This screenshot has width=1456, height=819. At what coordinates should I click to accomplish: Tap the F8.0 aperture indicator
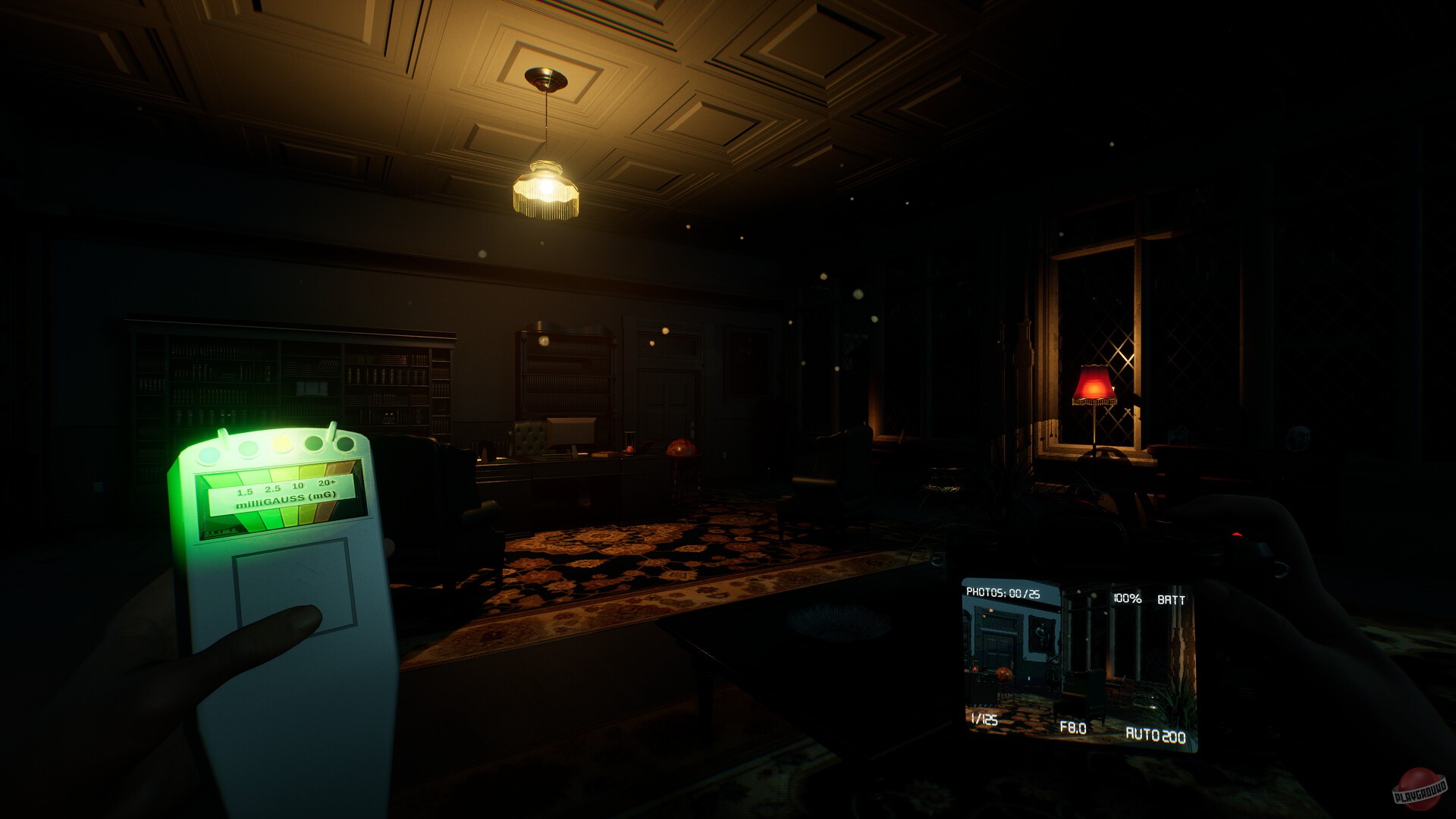pos(1074,727)
